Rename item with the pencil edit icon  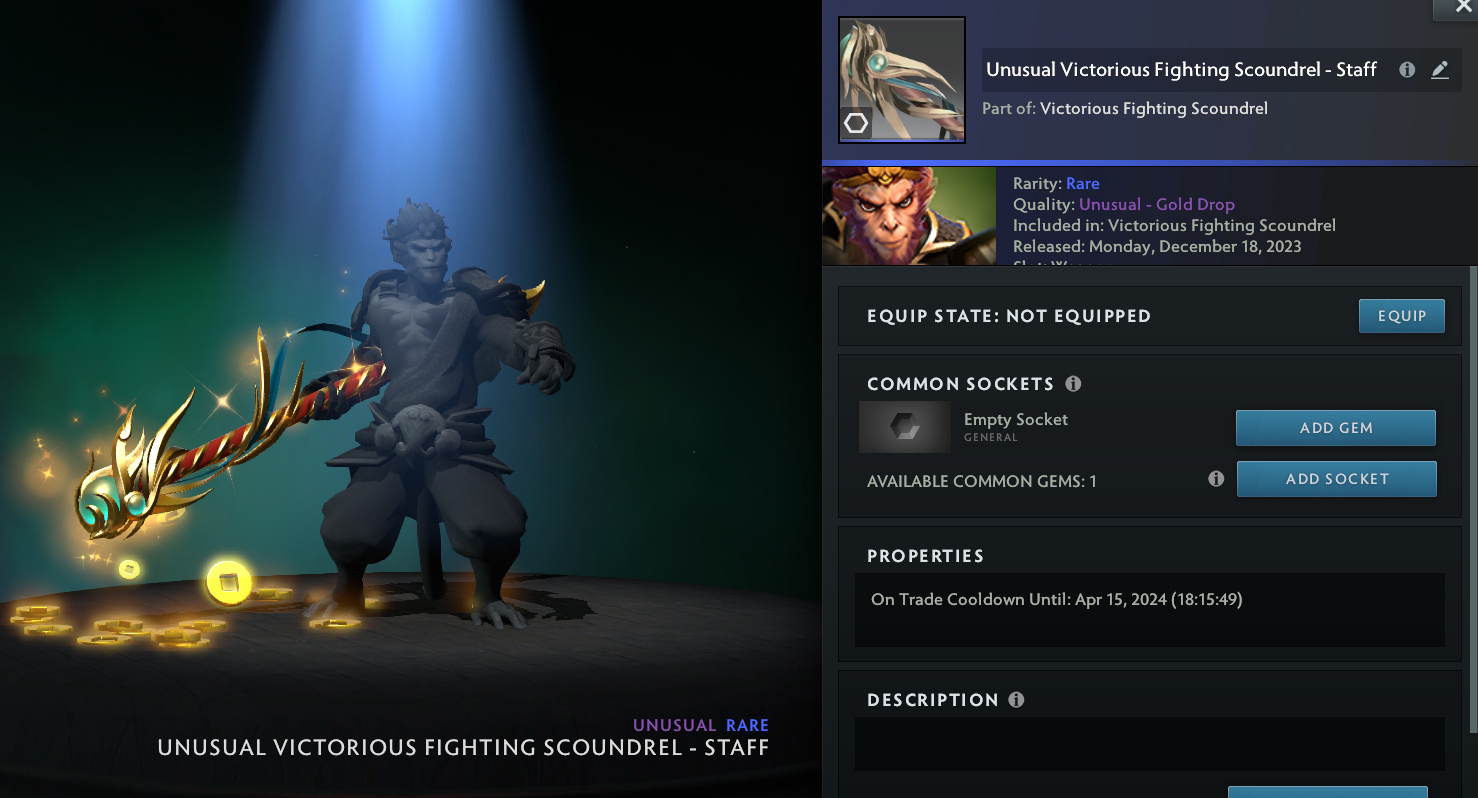(x=1439, y=70)
